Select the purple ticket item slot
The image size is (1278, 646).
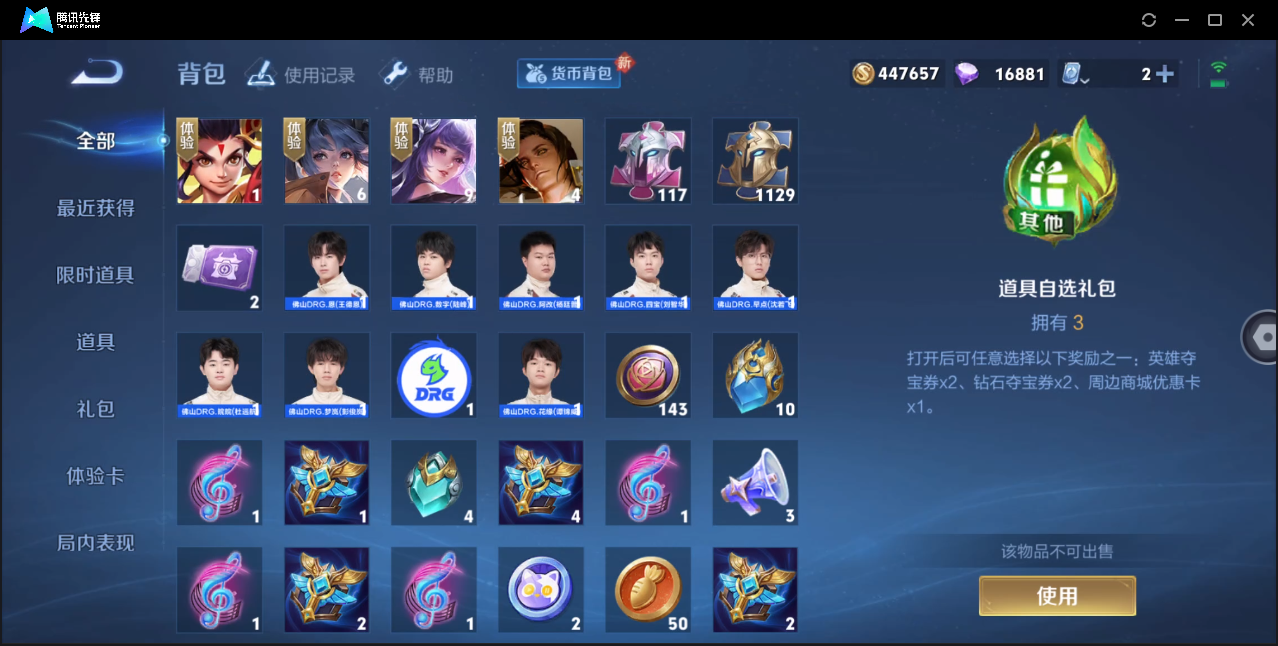click(220, 268)
